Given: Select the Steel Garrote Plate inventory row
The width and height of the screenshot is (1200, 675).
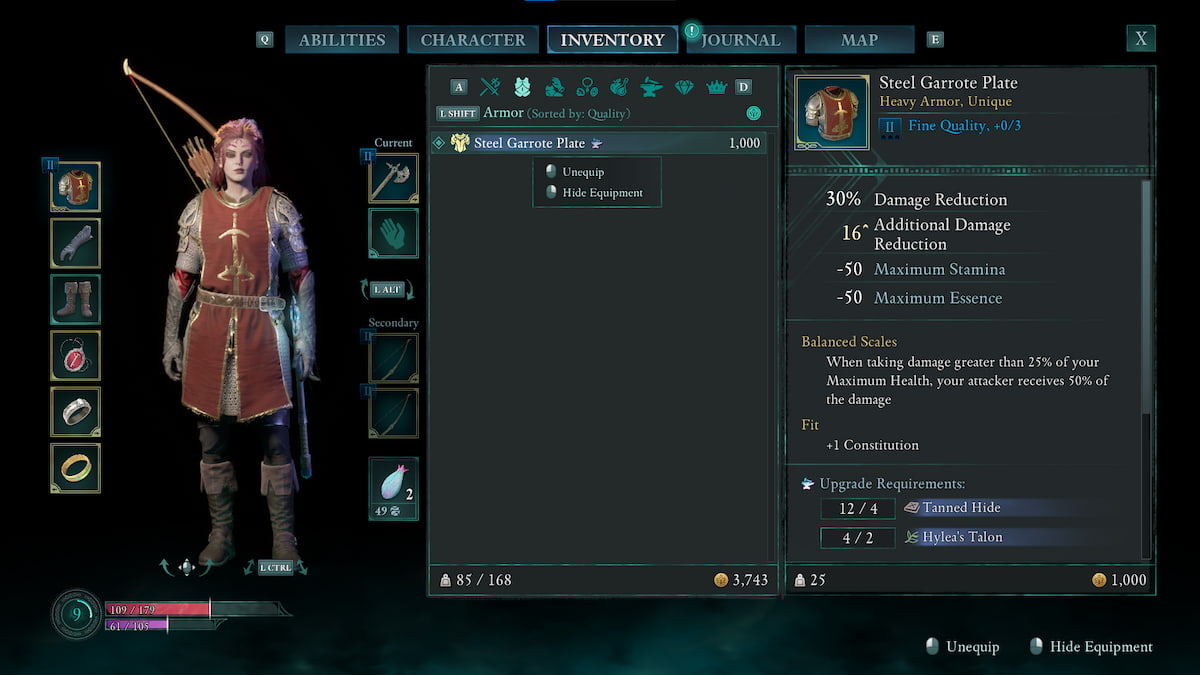Looking at the screenshot, I should click(598, 143).
